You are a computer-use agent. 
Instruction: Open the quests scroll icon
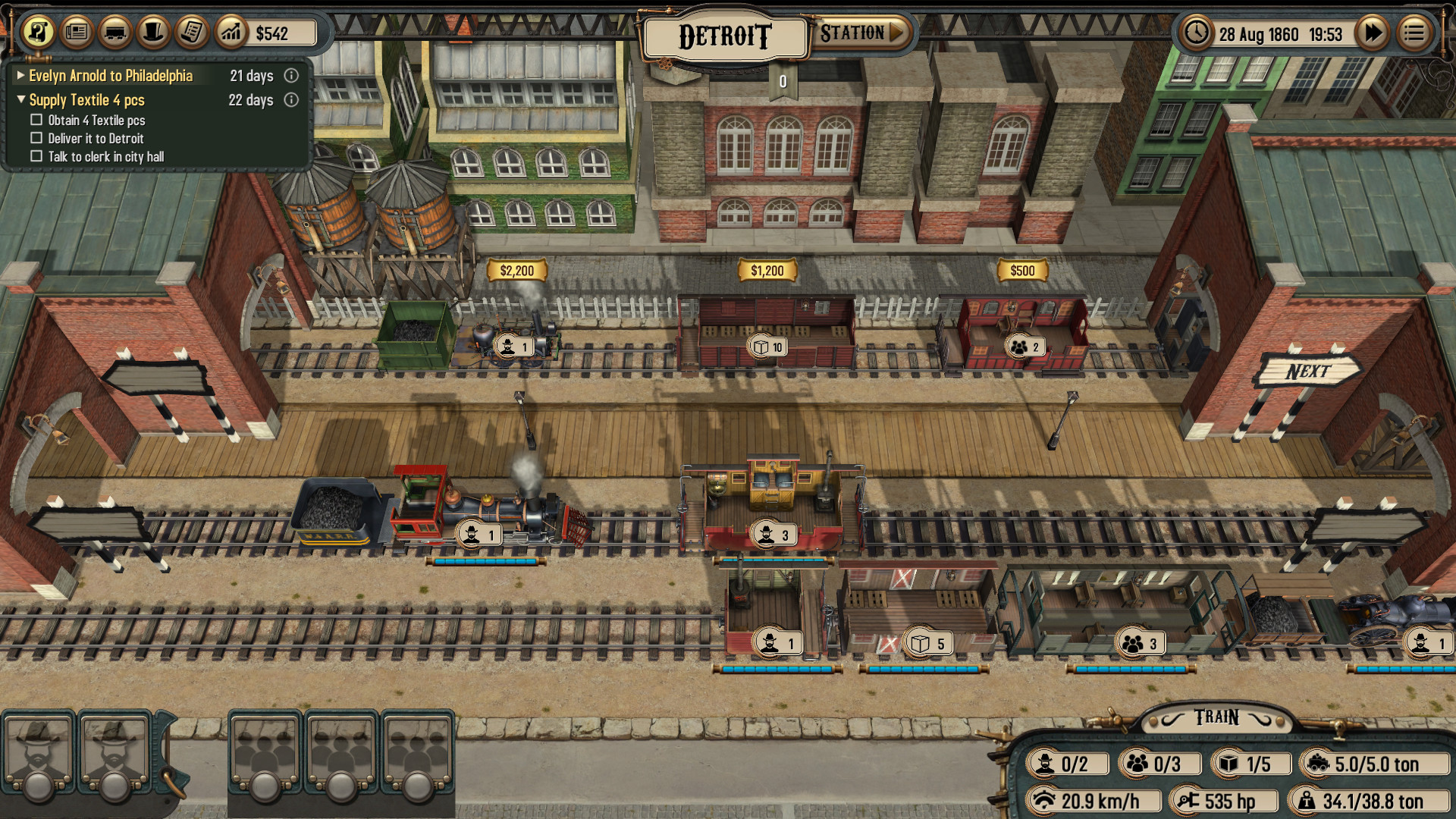point(39,33)
